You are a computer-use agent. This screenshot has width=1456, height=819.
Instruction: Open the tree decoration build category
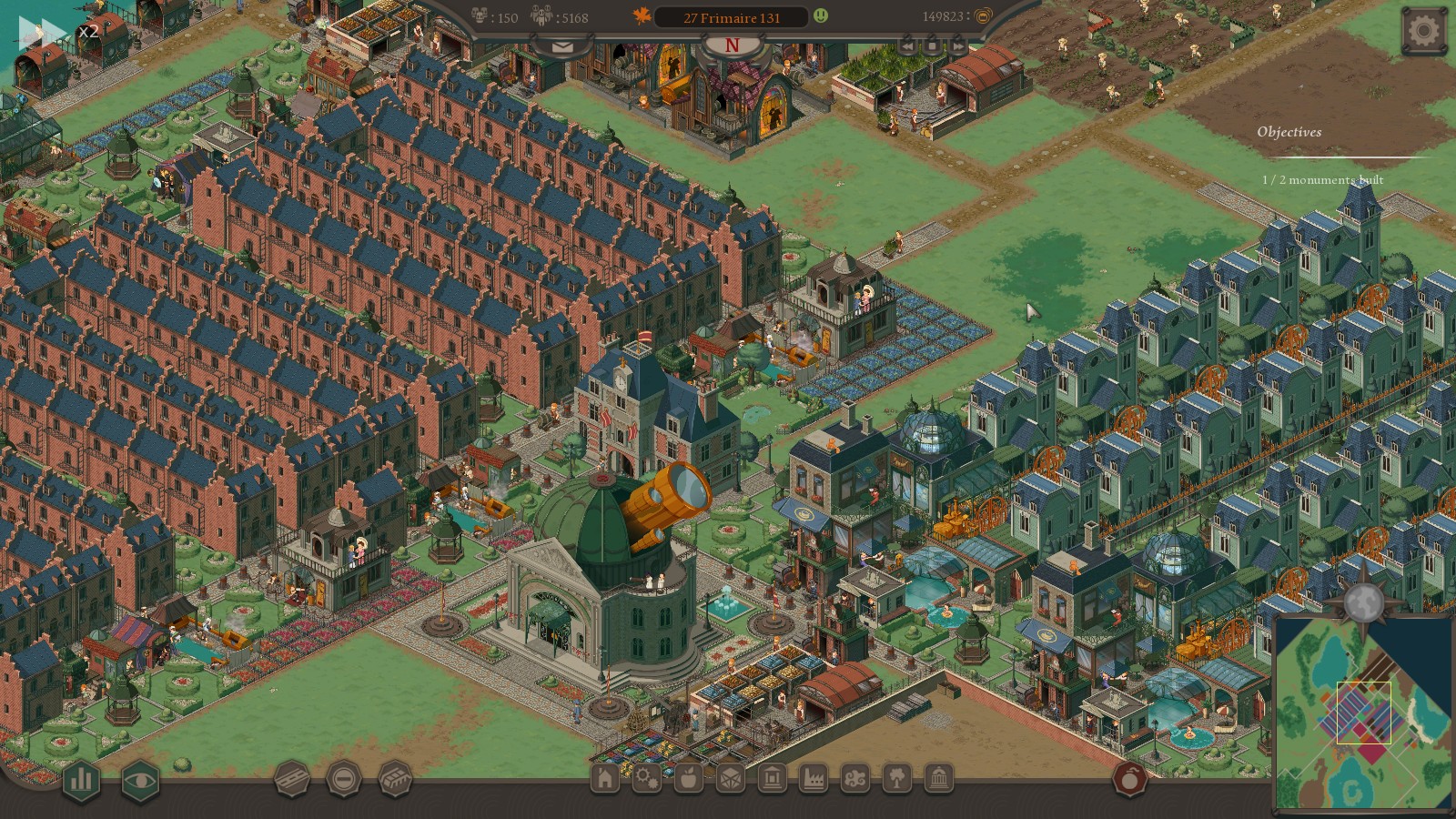click(897, 778)
